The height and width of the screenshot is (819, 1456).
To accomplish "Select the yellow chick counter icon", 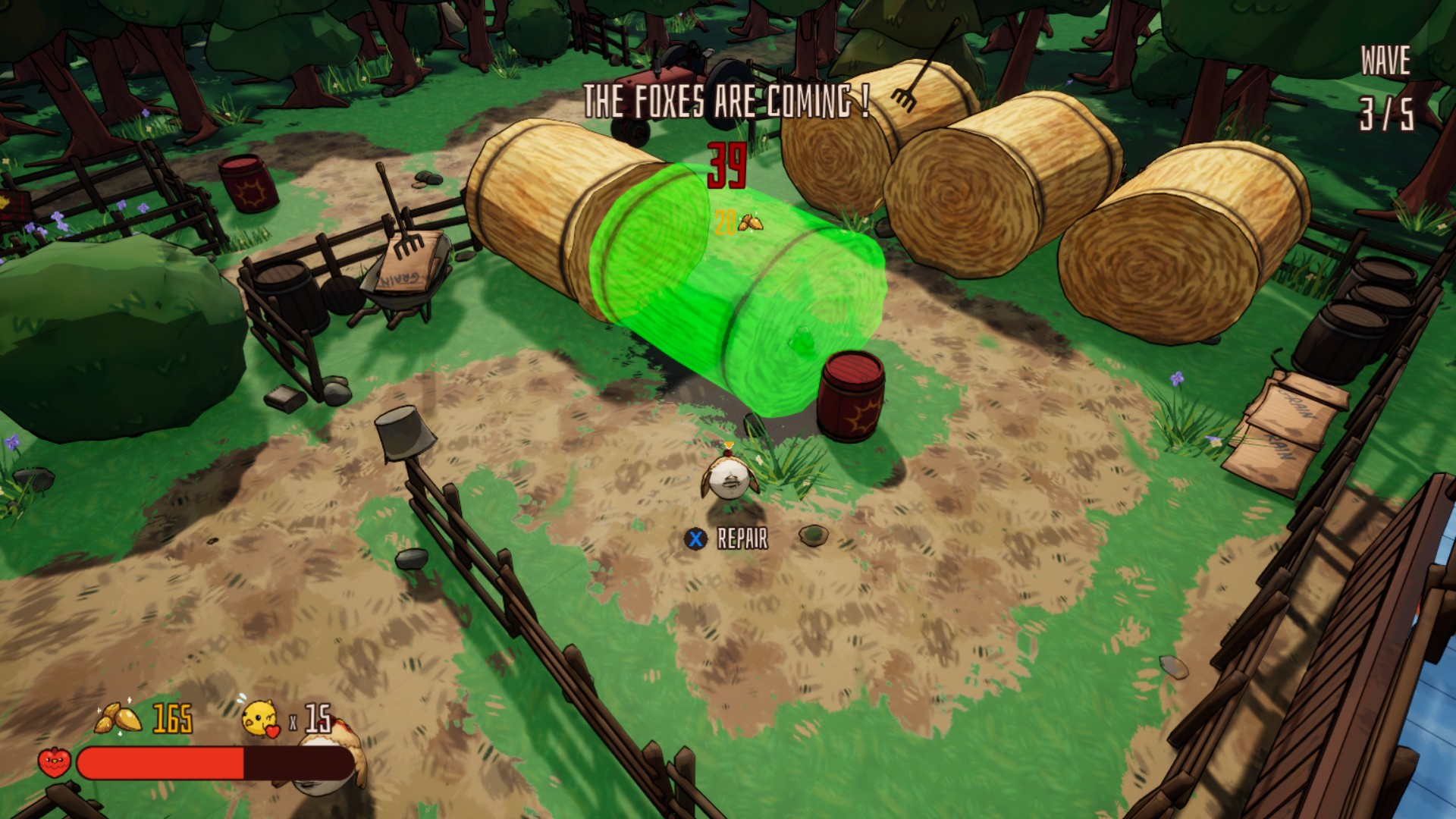I will (260, 718).
